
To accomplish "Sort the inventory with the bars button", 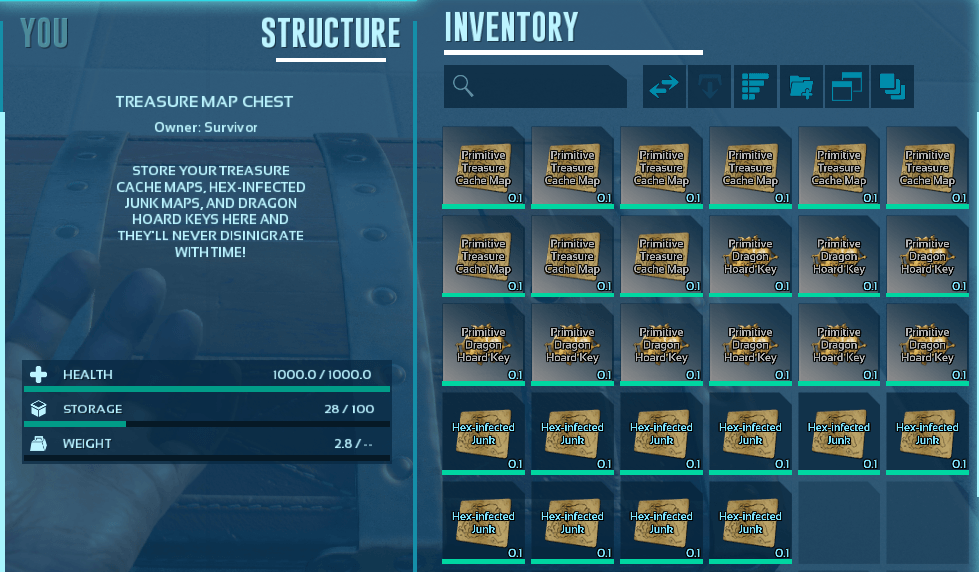I will click(x=755, y=87).
